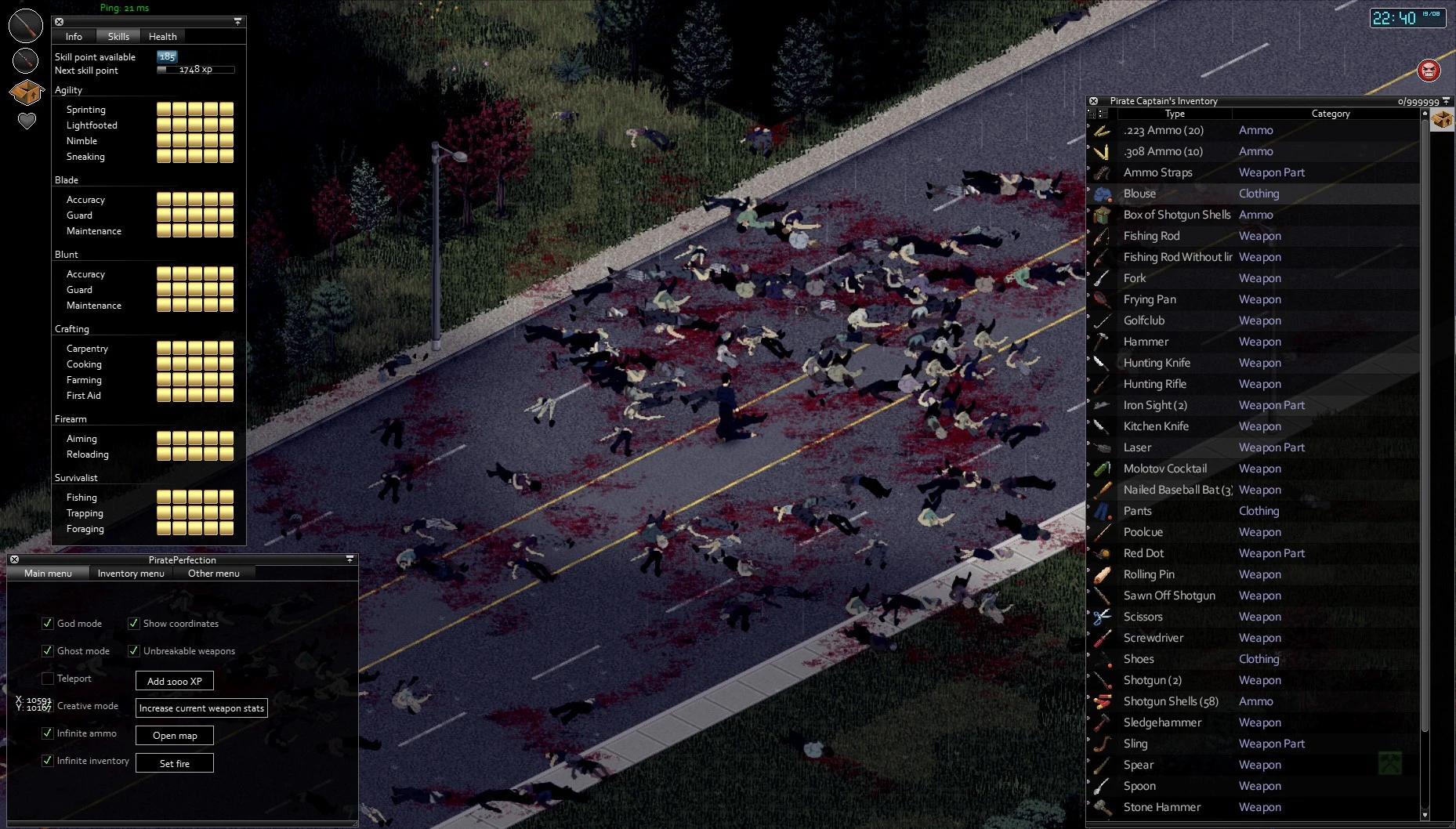Select the Molotov Cocktail item icon
The height and width of the screenshot is (829, 1456).
tap(1104, 468)
